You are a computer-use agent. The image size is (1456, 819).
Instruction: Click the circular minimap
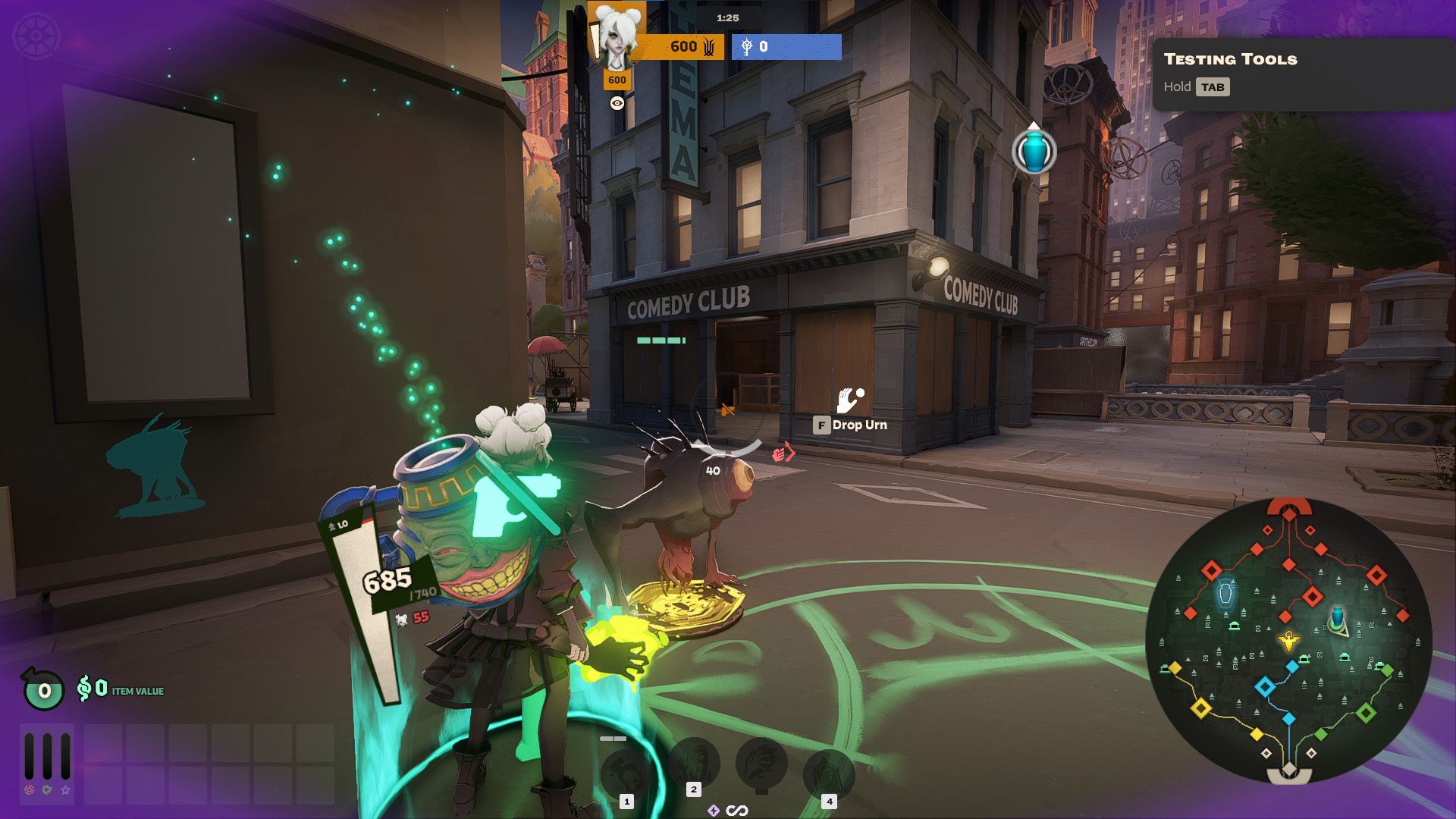[x=1288, y=641]
